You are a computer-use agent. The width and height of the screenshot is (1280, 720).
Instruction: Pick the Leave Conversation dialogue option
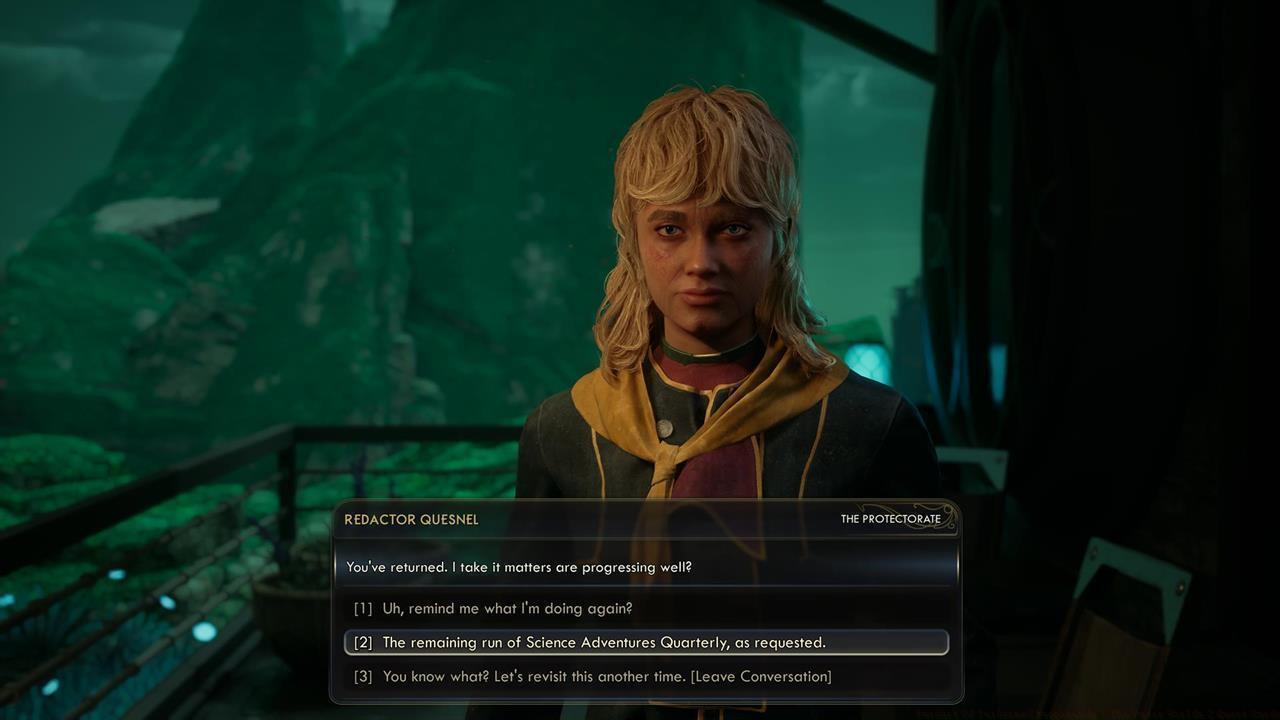click(x=606, y=676)
